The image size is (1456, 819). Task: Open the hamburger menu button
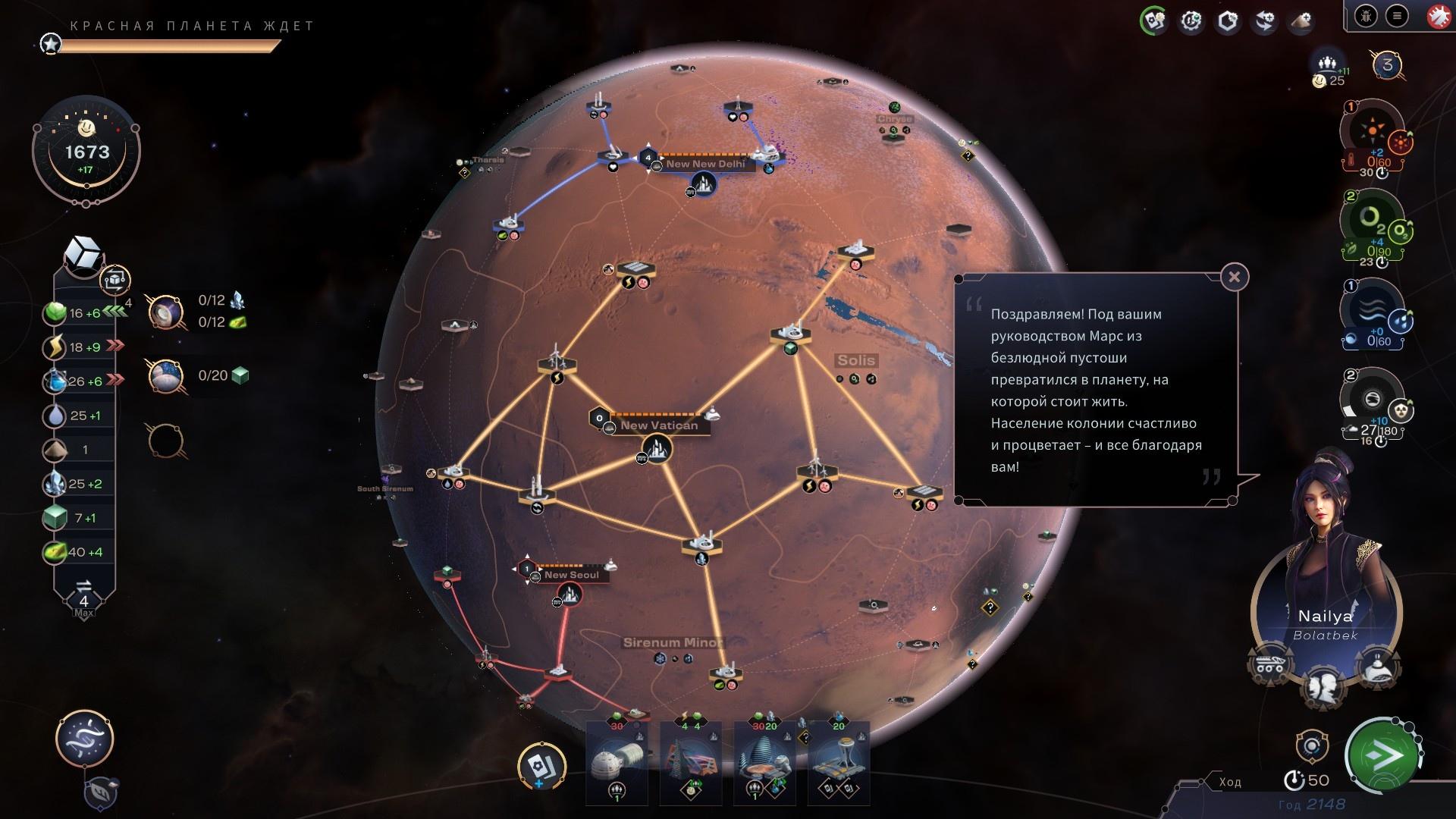coord(1396,16)
